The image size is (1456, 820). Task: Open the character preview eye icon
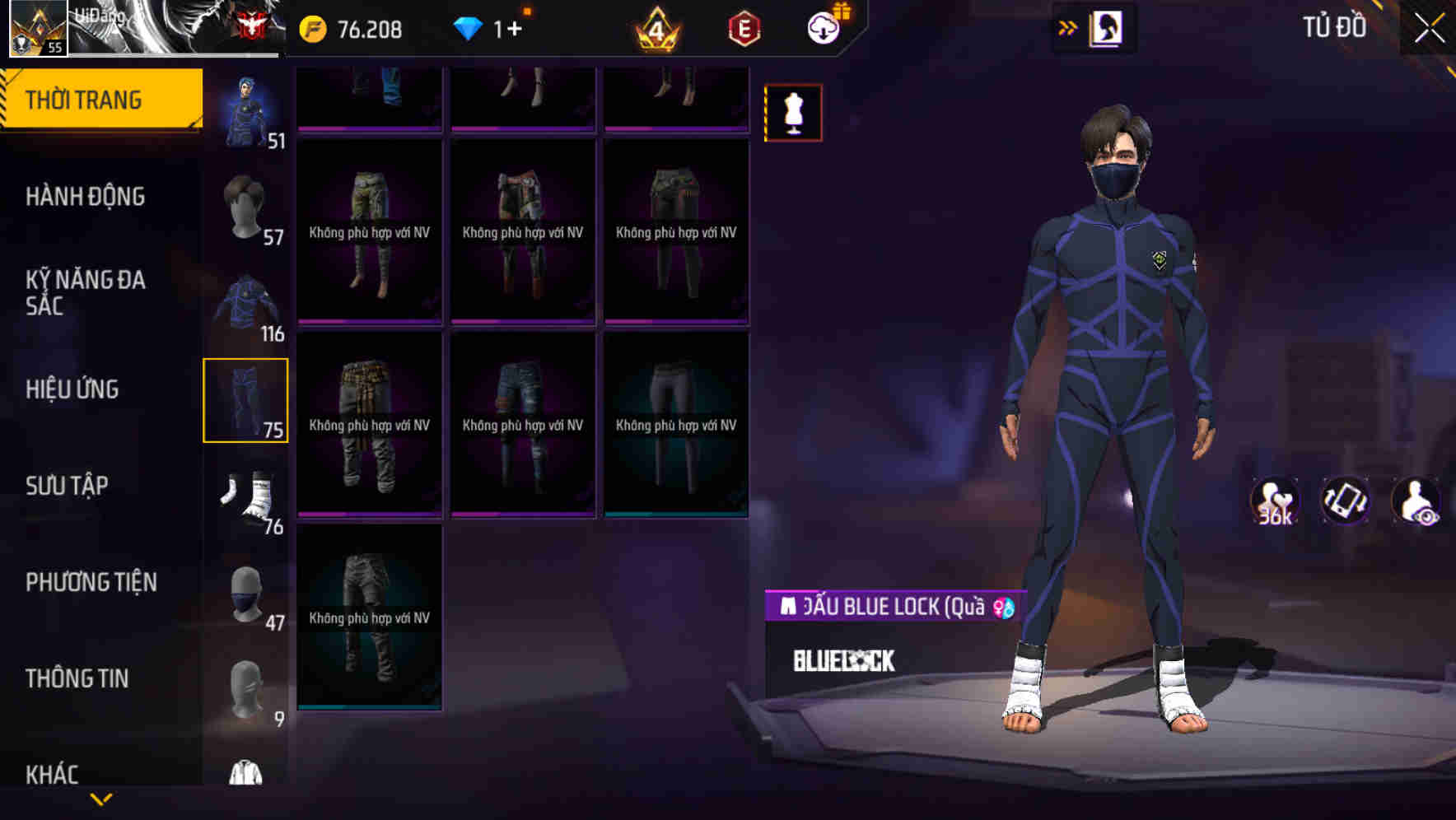(1414, 501)
